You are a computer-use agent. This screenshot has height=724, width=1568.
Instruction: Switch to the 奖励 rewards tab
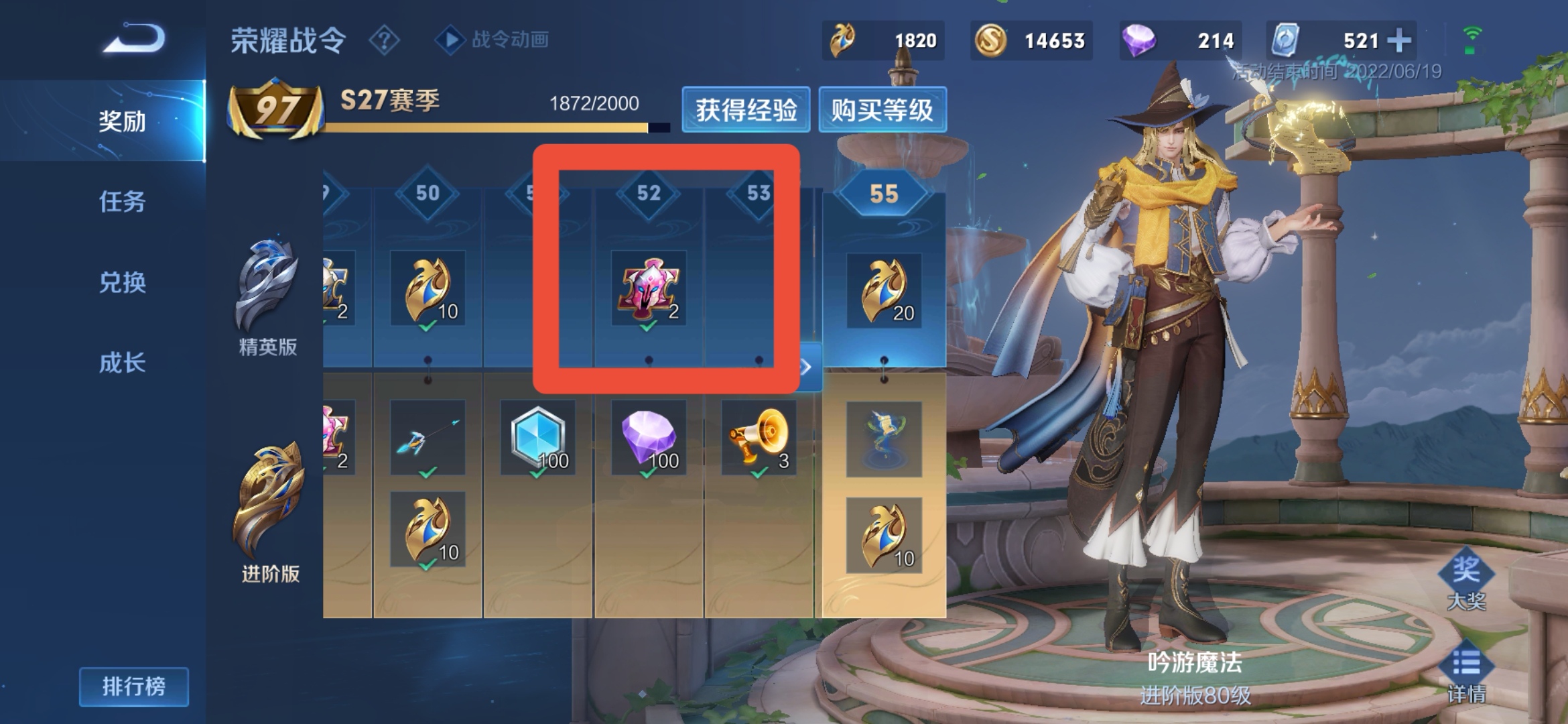tap(122, 121)
